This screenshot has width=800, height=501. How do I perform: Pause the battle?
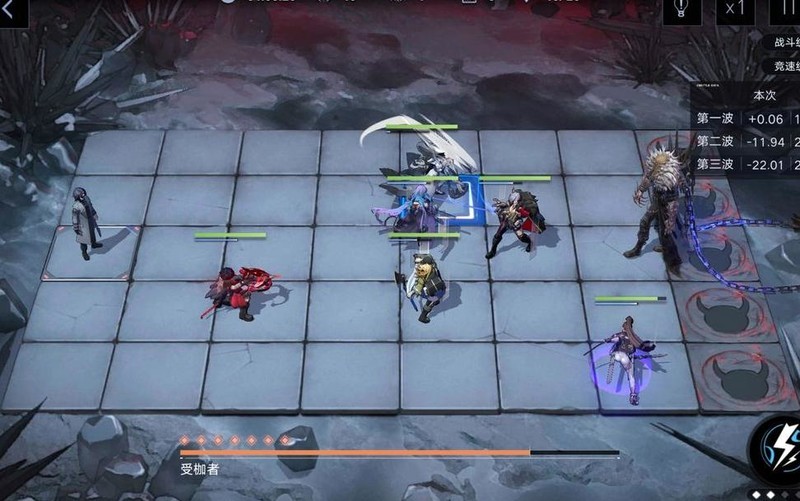point(786,9)
